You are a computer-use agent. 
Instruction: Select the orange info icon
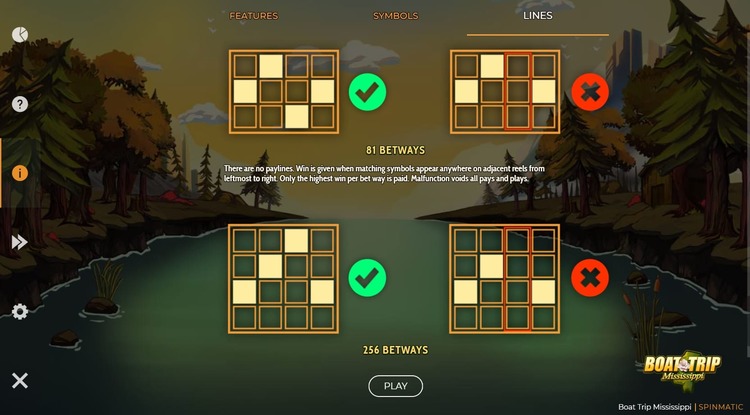pyautogui.click(x=20, y=173)
